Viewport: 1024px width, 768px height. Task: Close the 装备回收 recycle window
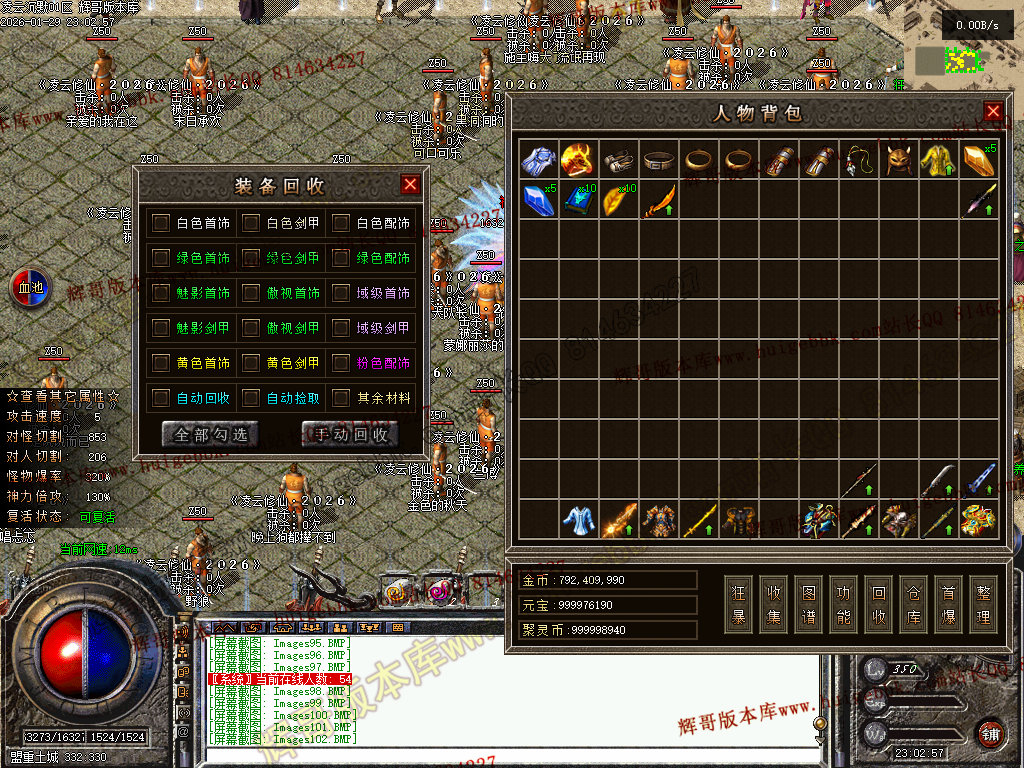[x=410, y=184]
